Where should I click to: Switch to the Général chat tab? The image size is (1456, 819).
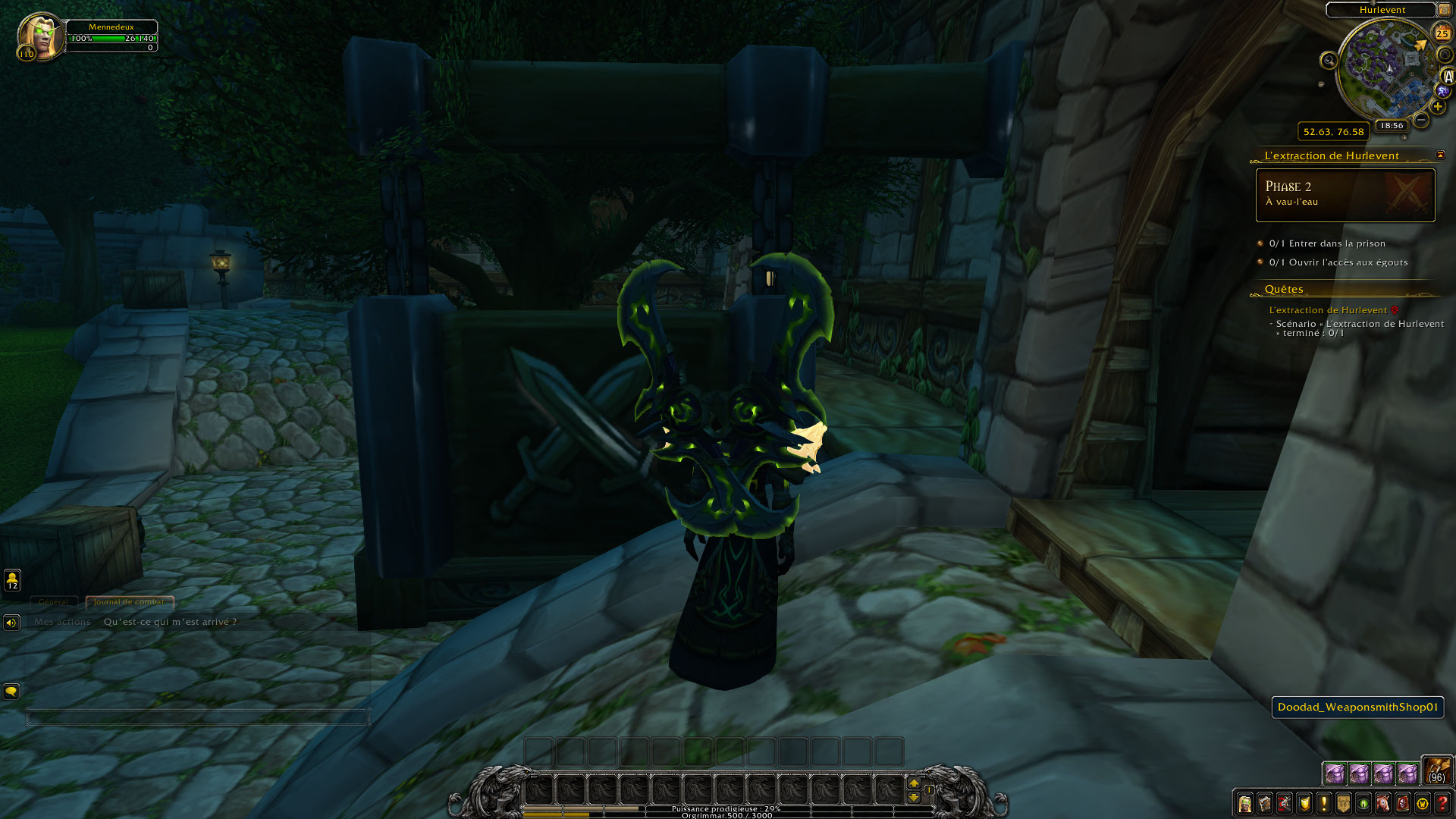tap(55, 601)
